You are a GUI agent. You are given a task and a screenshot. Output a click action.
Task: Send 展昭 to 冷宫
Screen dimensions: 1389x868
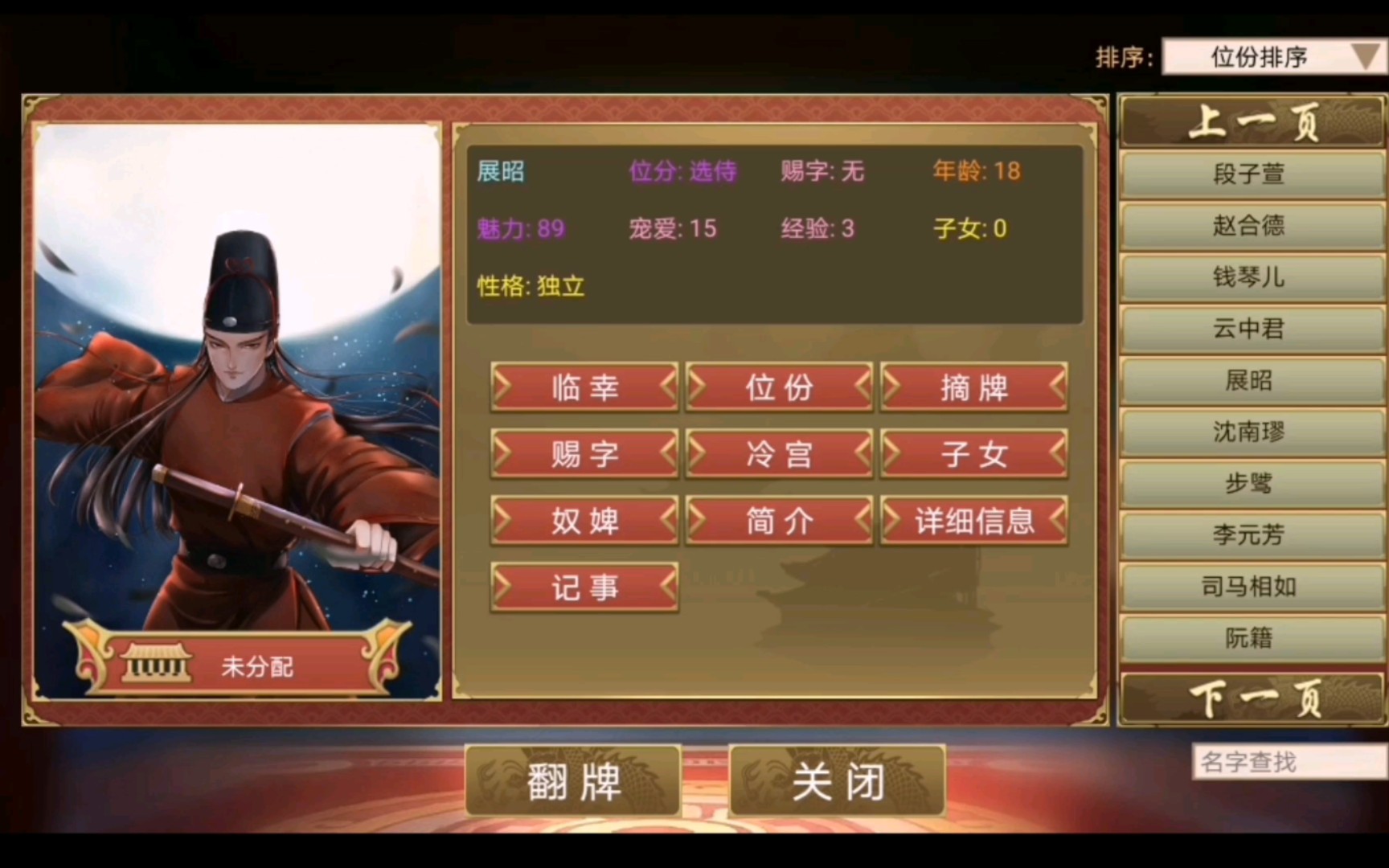point(778,454)
